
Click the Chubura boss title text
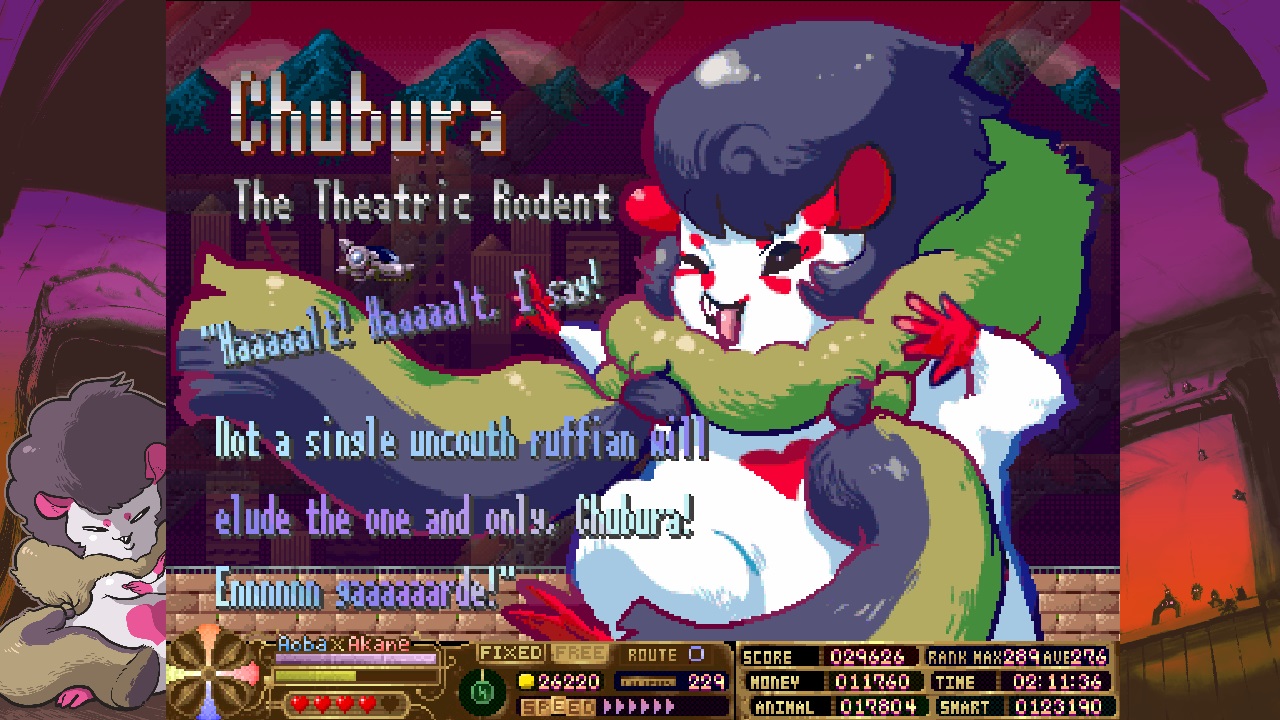pos(370,120)
